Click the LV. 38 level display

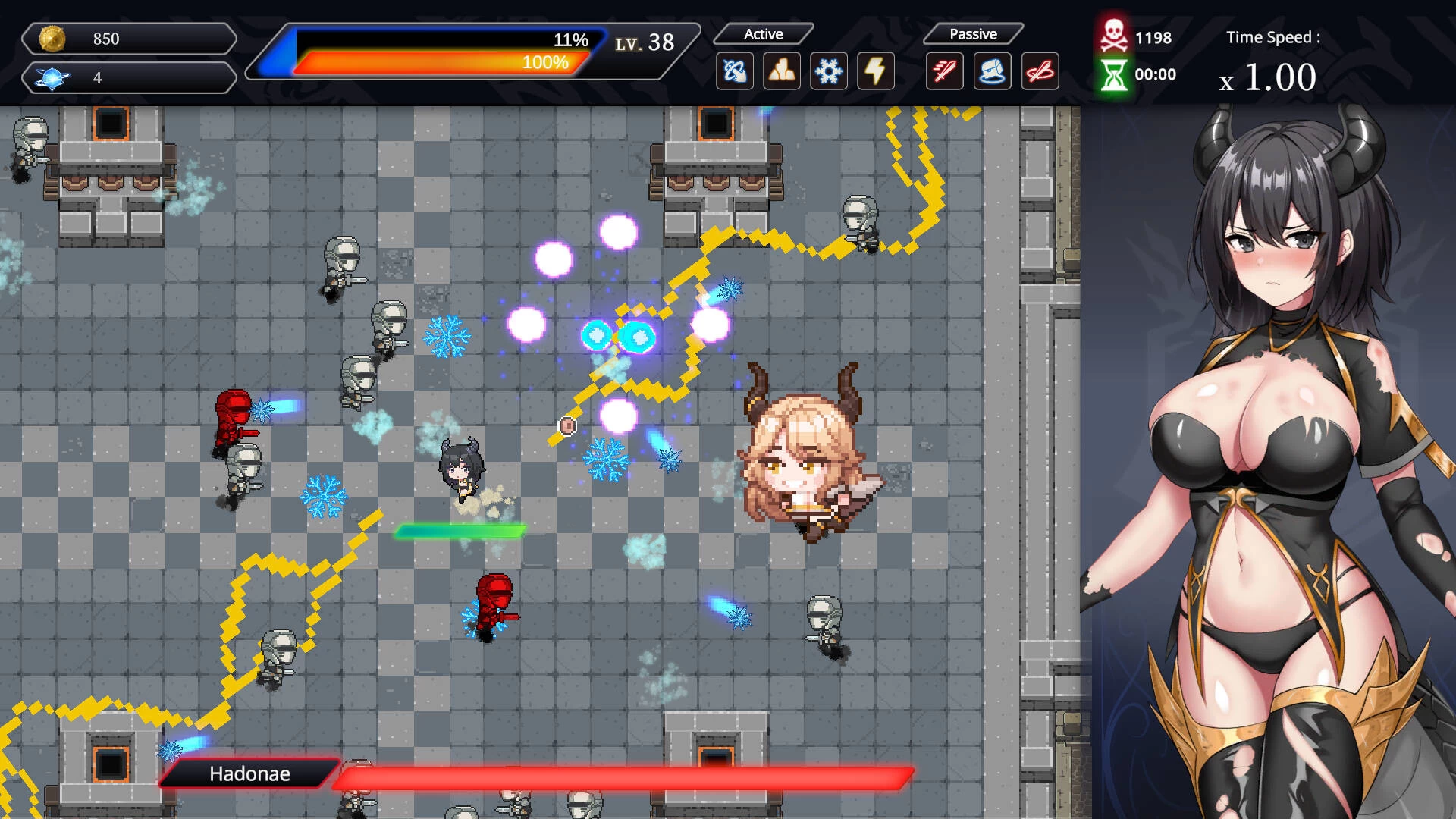(643, 42)
